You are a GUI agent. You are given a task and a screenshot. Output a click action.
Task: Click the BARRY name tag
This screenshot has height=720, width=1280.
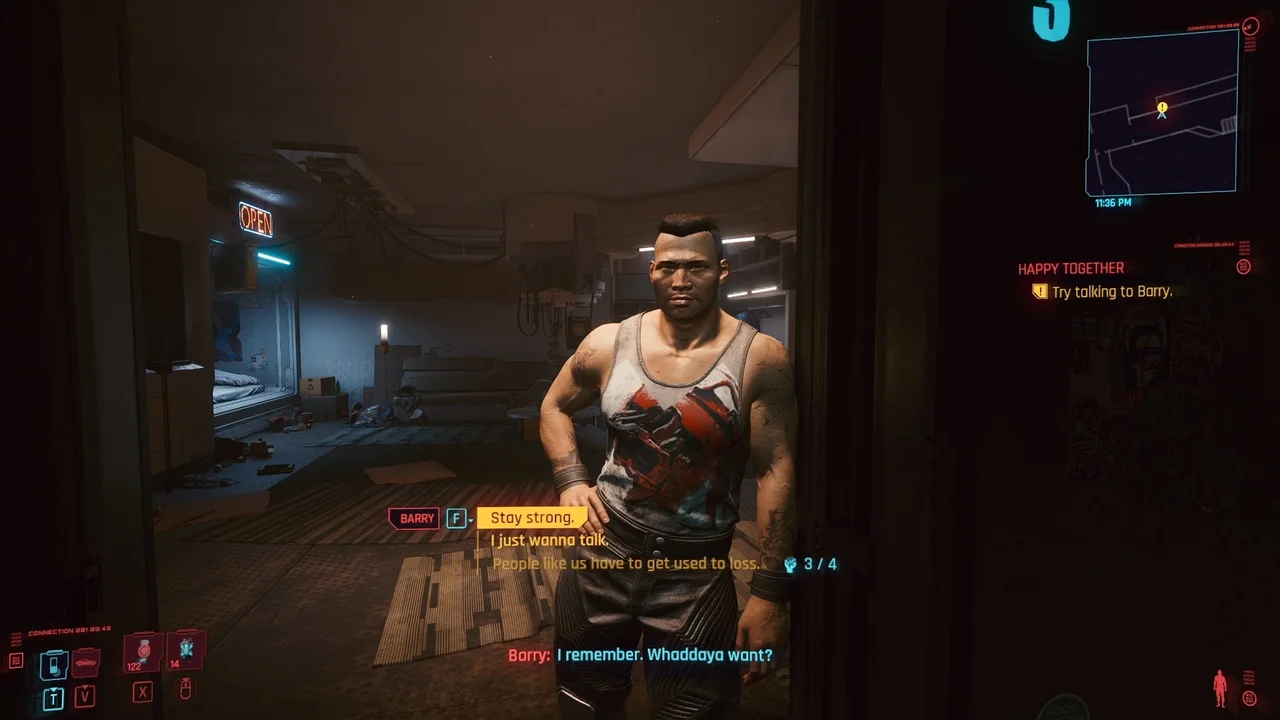point(414,517)
